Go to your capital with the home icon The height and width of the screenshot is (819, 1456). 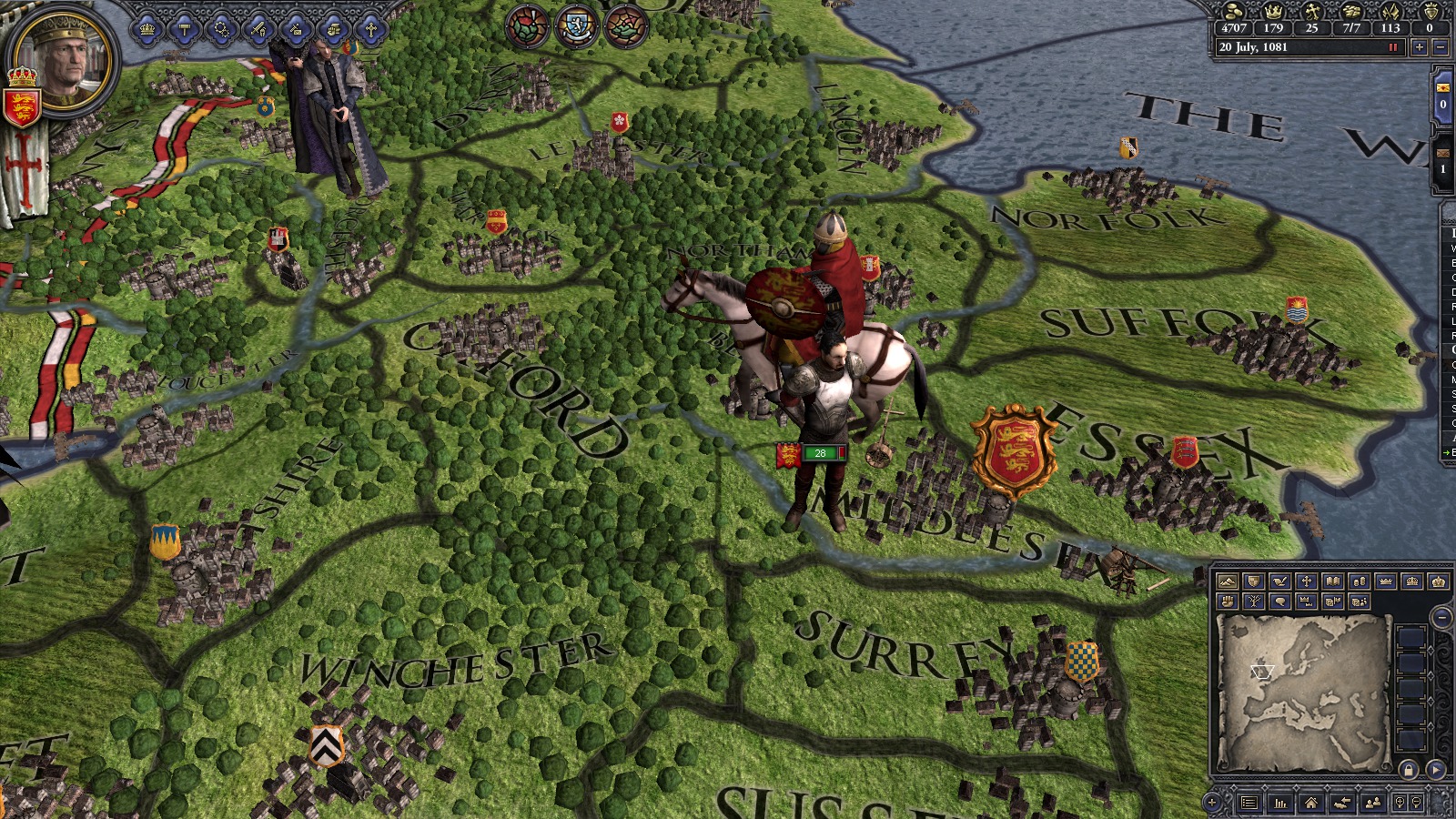(x=1309, y=803)
